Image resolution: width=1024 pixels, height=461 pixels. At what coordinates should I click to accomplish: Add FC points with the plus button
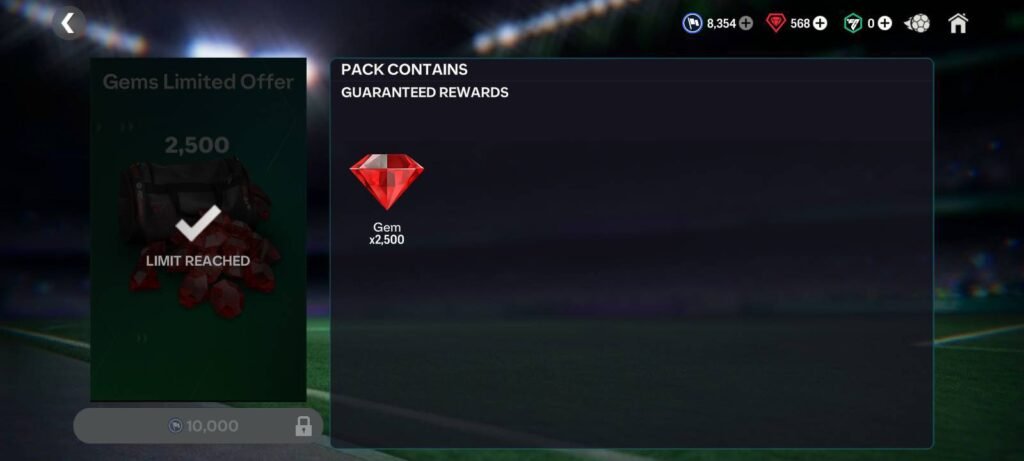tap(885, 23)
